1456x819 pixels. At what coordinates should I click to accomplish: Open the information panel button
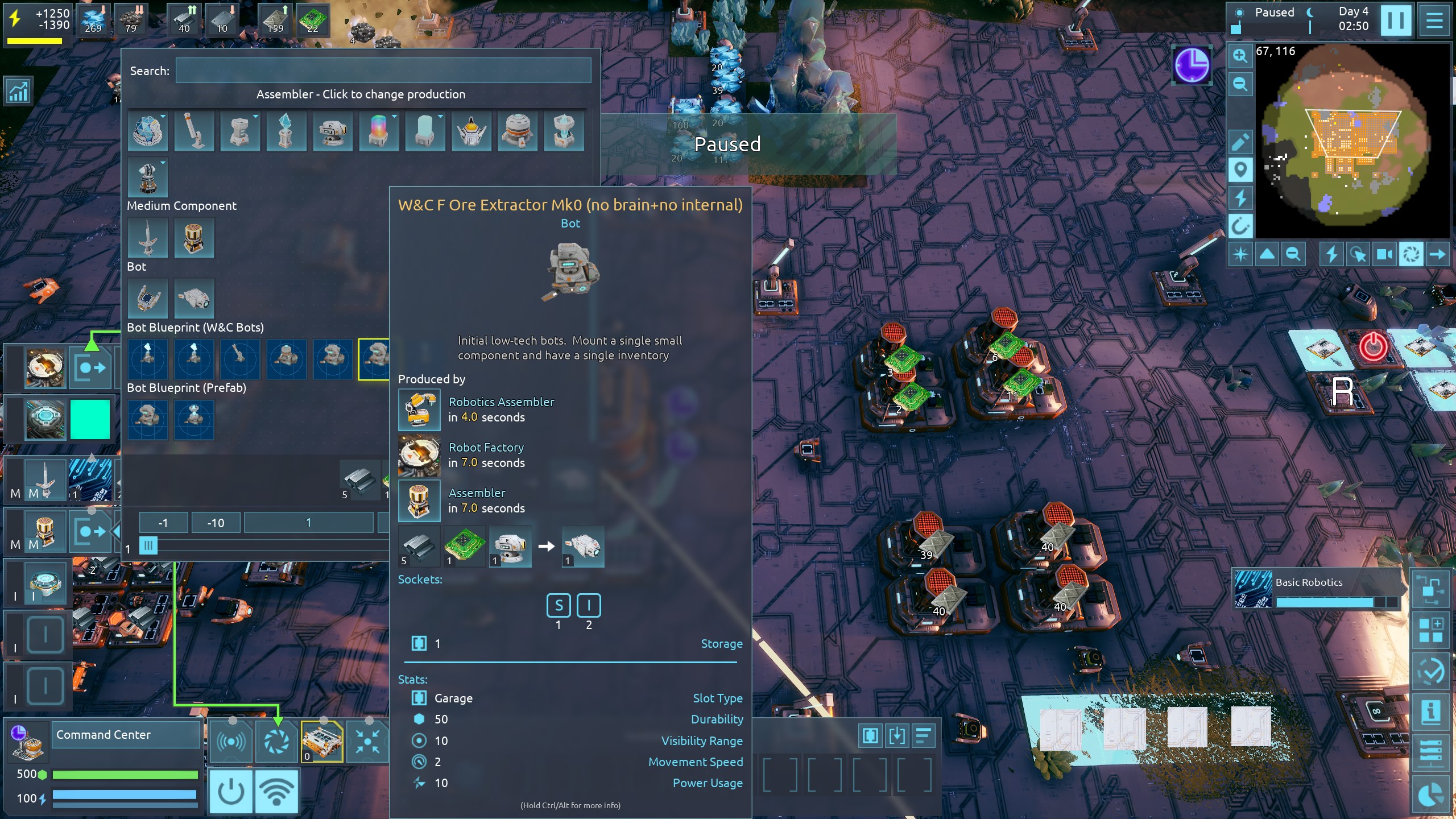click(1431, 712)
